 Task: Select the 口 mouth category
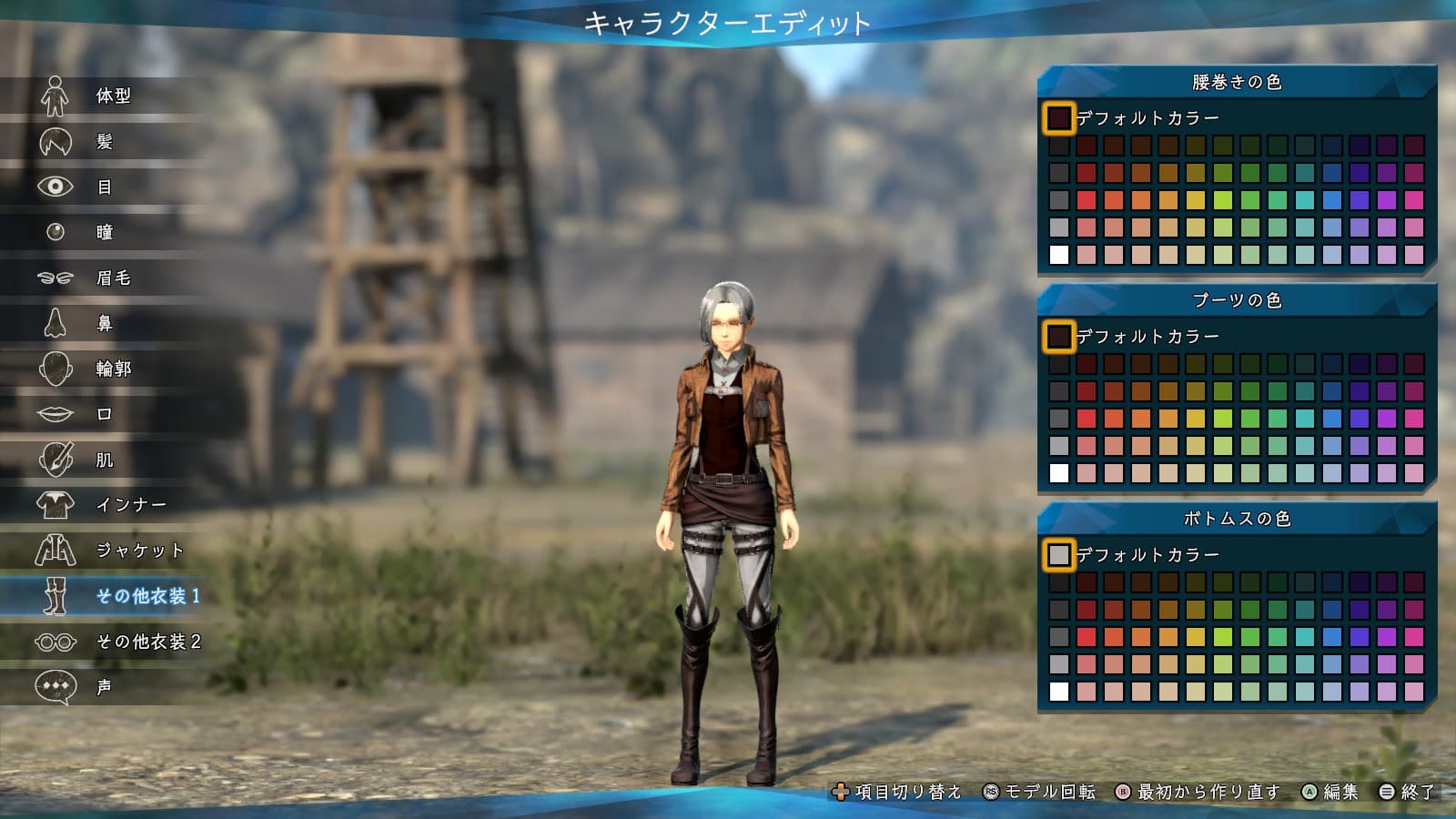point(103,414)
